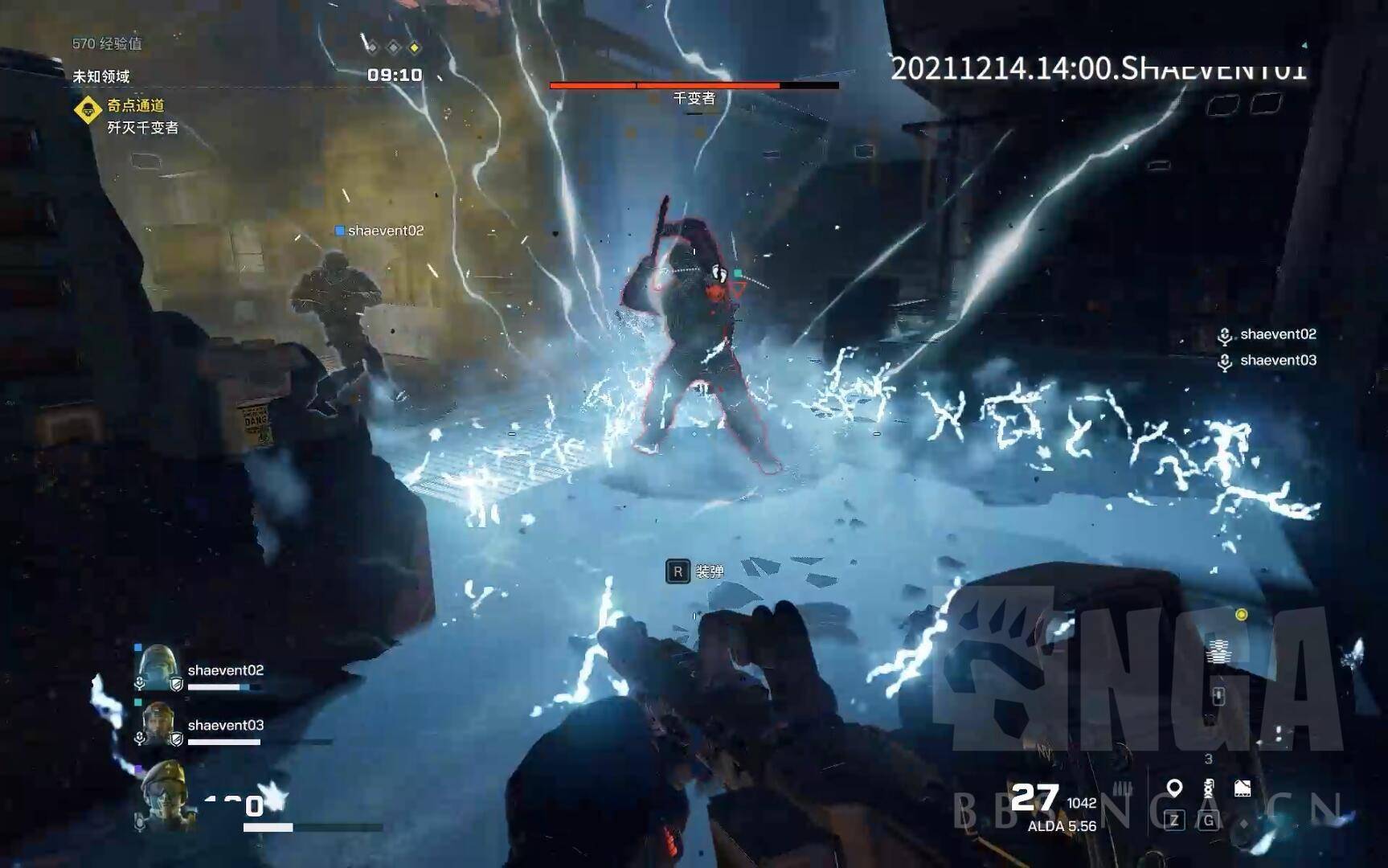Select the rightmost equipment icon beside the gadget
This screenshot has height=868, width=1388.
[x=1243, y=788]
